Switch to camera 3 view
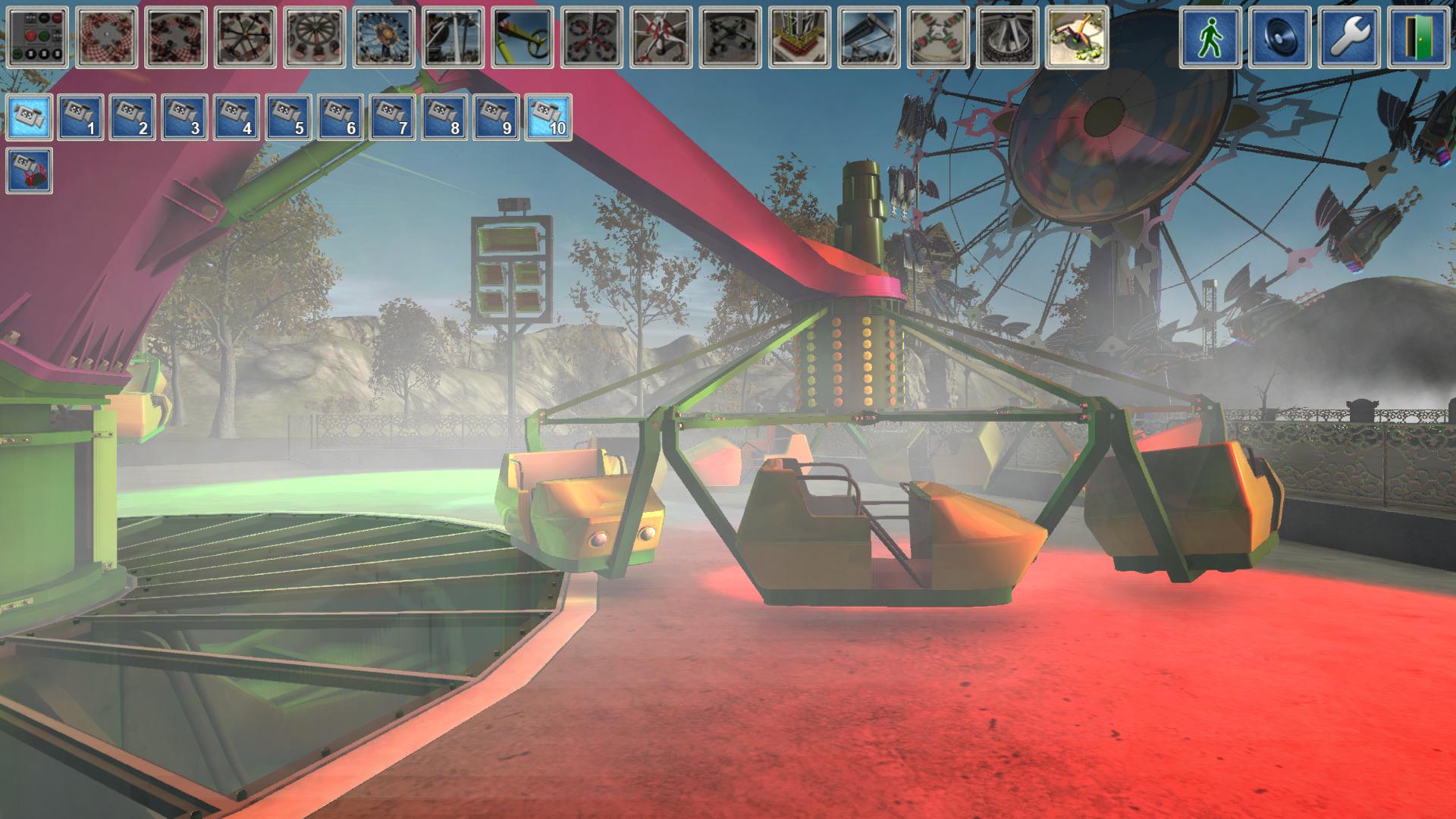The width and height of the screenshot is (1456, 819). click(x=184, y=118)
